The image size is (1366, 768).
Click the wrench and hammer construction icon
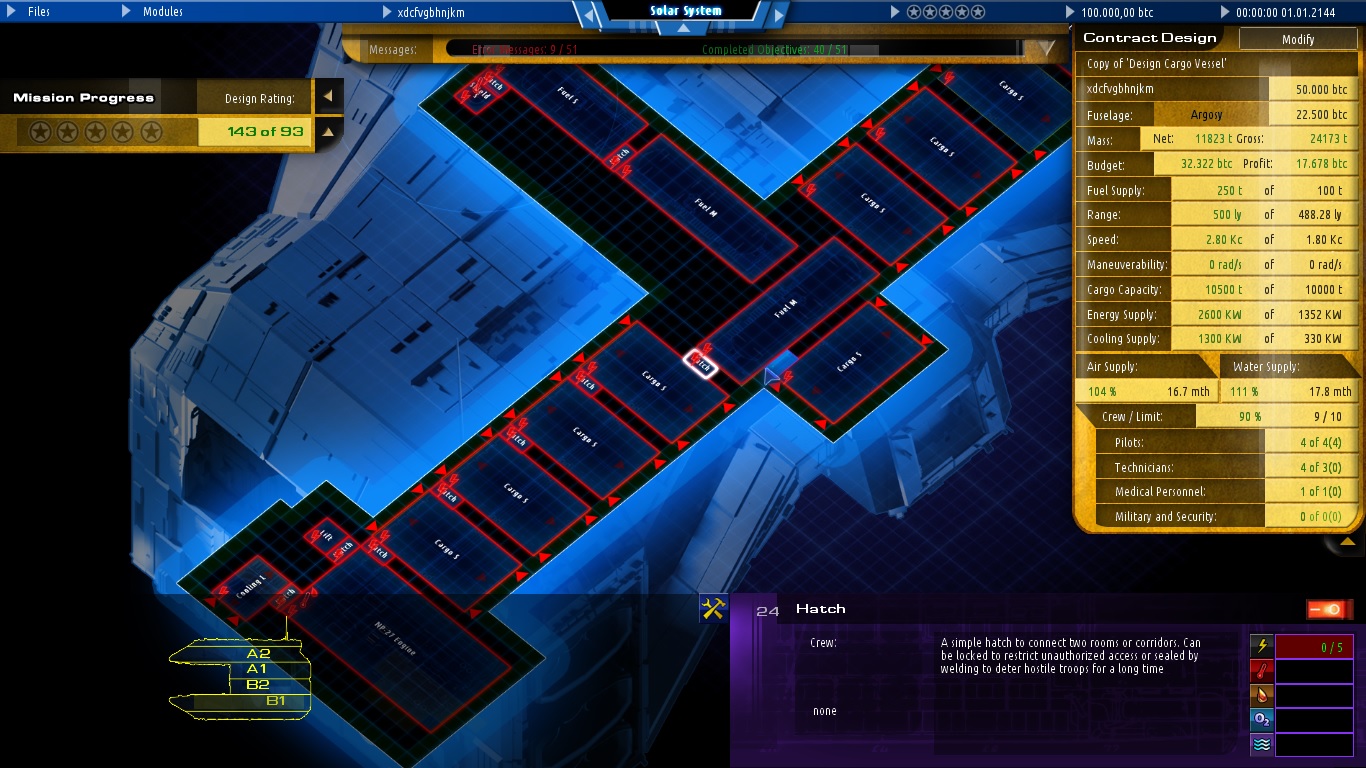tap(714, 607)
